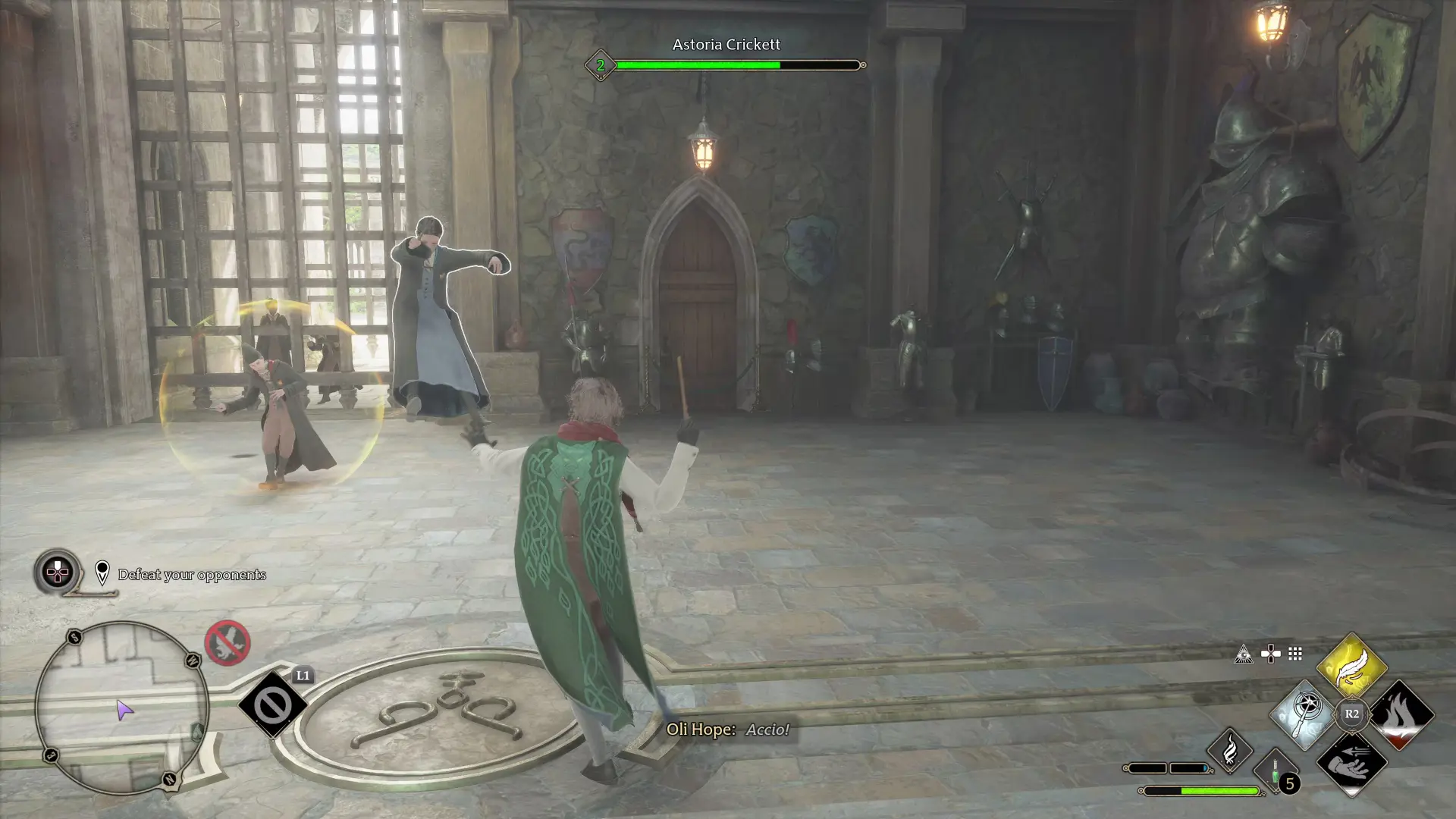1456x819 pixels.
Task: Click the green enemy health bar
Action: point(698,65)
